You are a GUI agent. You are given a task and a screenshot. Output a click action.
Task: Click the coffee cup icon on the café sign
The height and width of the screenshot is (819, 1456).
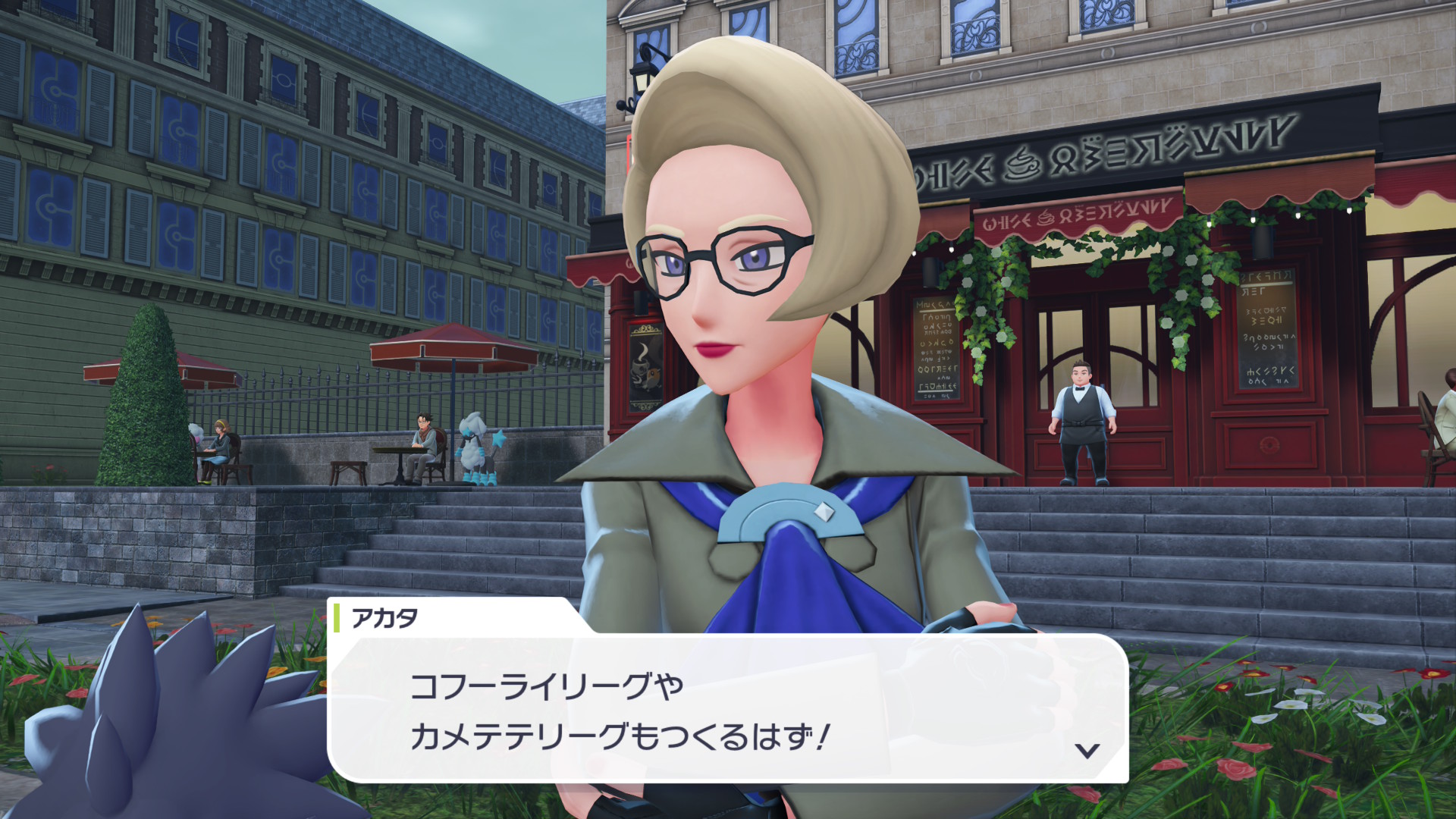[1021, 164]
